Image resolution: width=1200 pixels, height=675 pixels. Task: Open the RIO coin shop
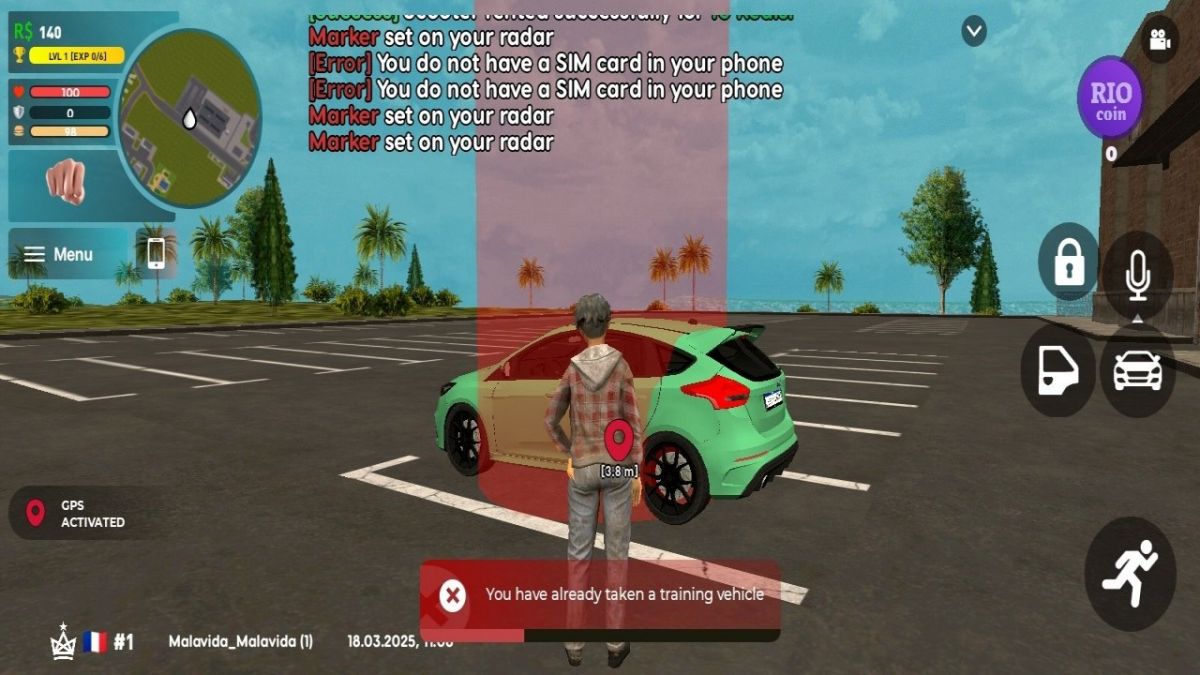pos(1110,98)
